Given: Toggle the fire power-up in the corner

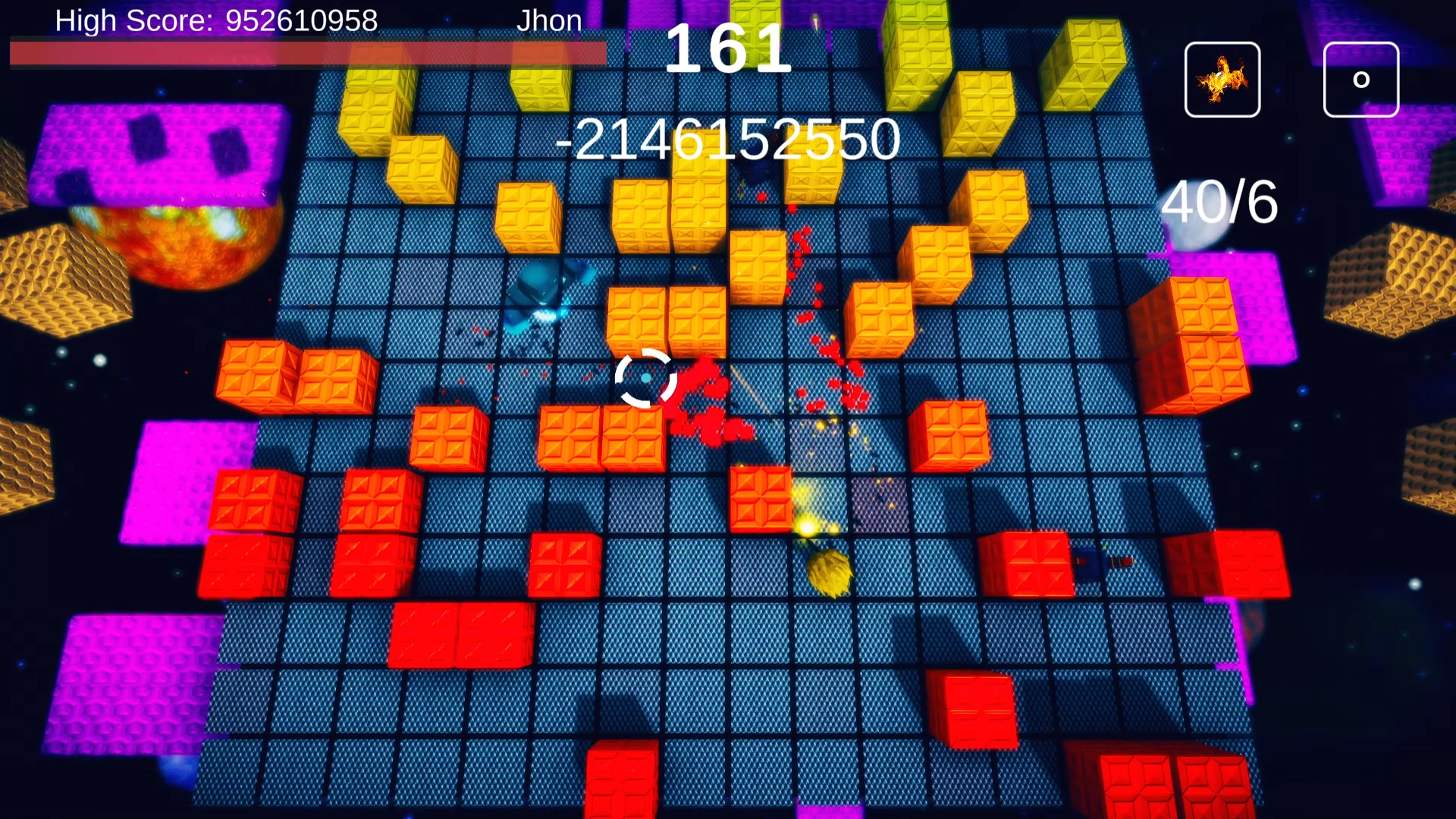Looking at the screenshot, I should [x=1222, y=78].
